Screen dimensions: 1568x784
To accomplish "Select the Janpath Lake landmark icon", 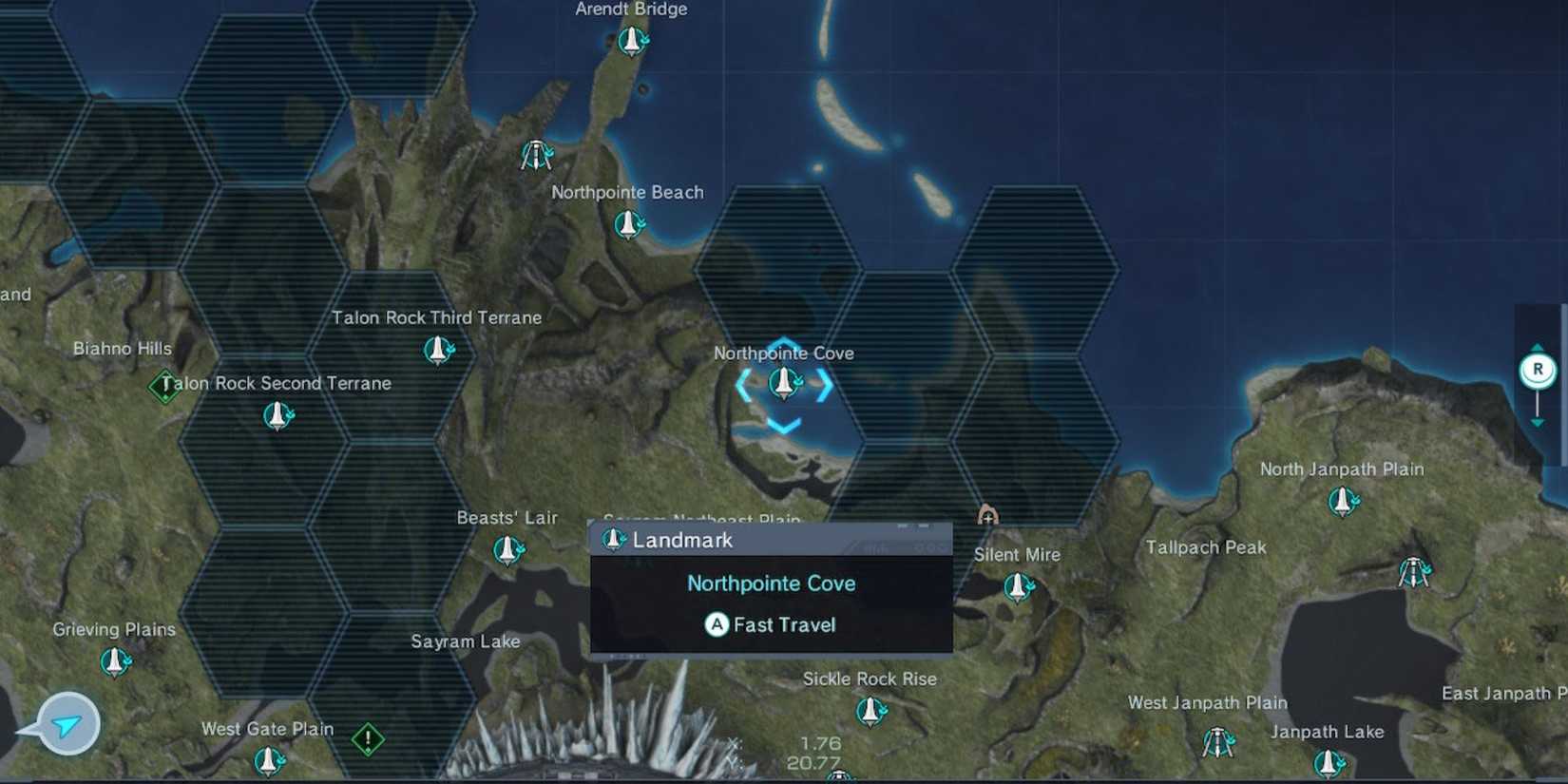I will [x=1329, y=763].
